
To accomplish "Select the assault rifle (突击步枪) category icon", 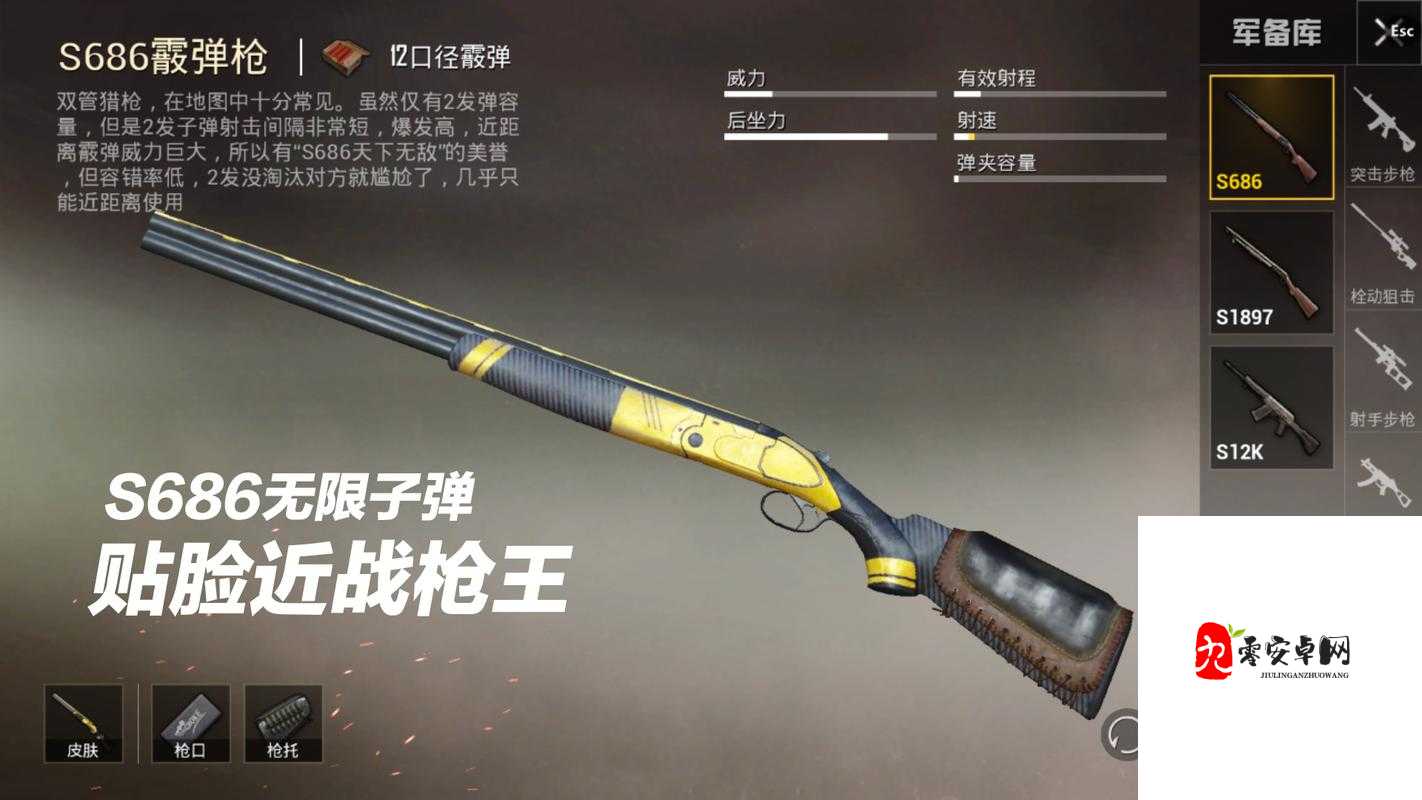I will coord(1383,120).
